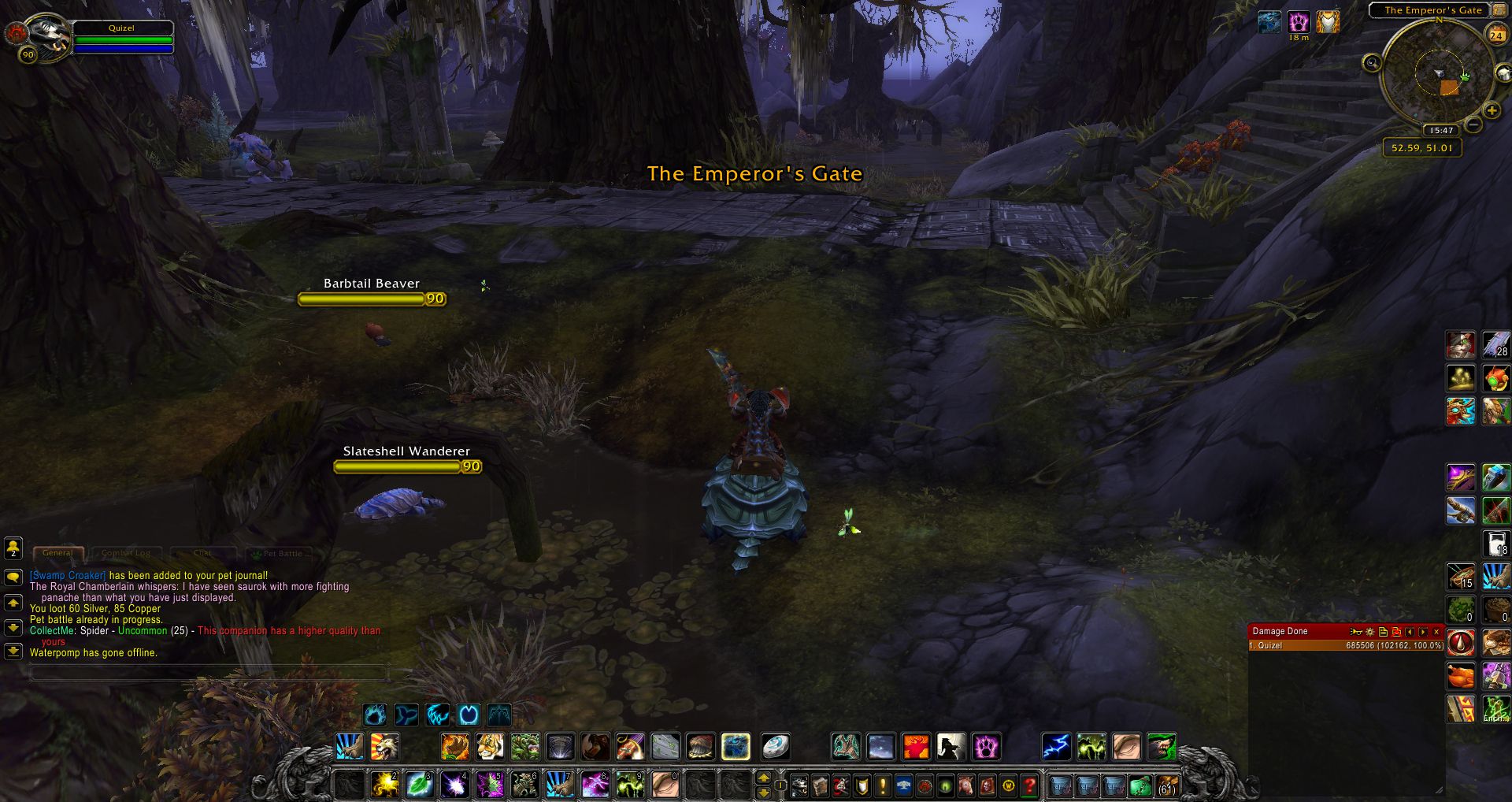
Task: Click the minimap zoom-in plus button
Action: pos(1491,111)
